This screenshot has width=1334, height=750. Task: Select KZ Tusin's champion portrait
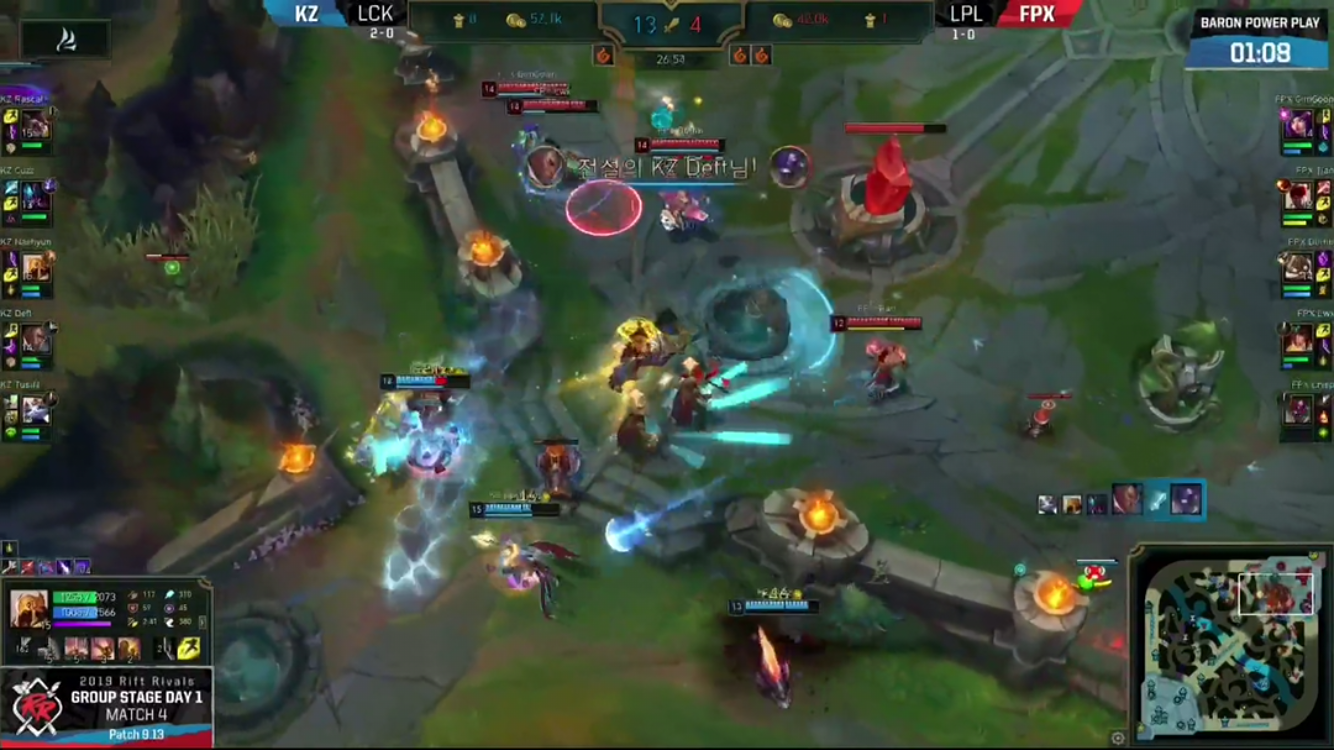point(36,410)
